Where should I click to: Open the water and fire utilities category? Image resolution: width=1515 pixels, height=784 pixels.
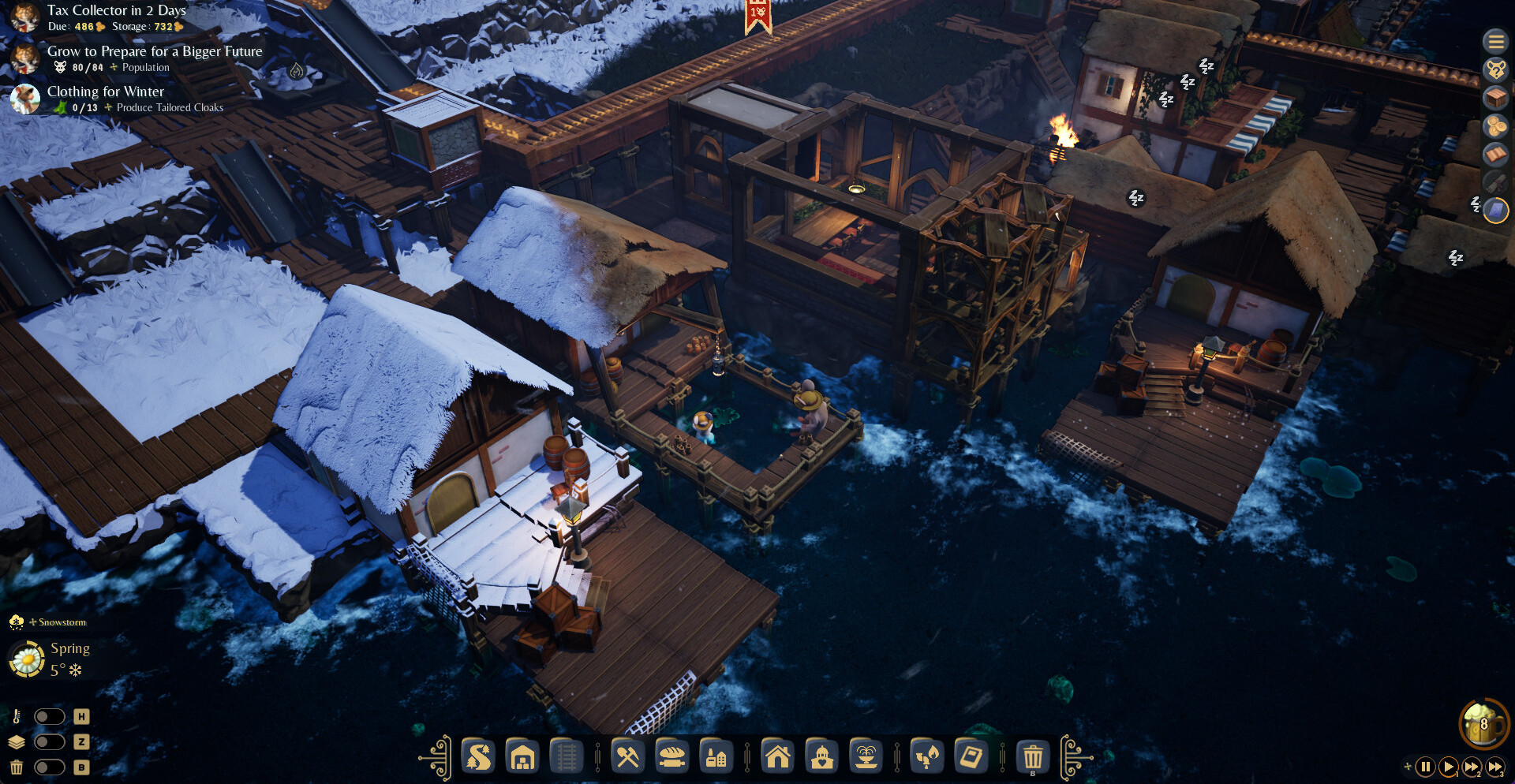(927, 757)
